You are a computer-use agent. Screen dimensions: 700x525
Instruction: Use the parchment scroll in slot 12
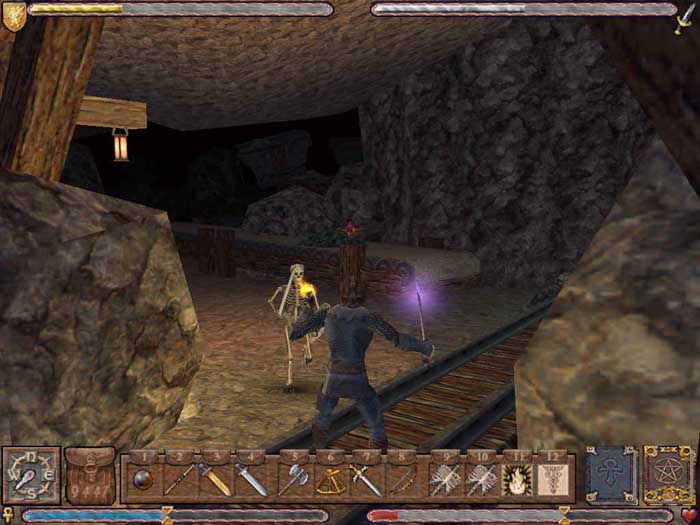click(x=551, y=479)
